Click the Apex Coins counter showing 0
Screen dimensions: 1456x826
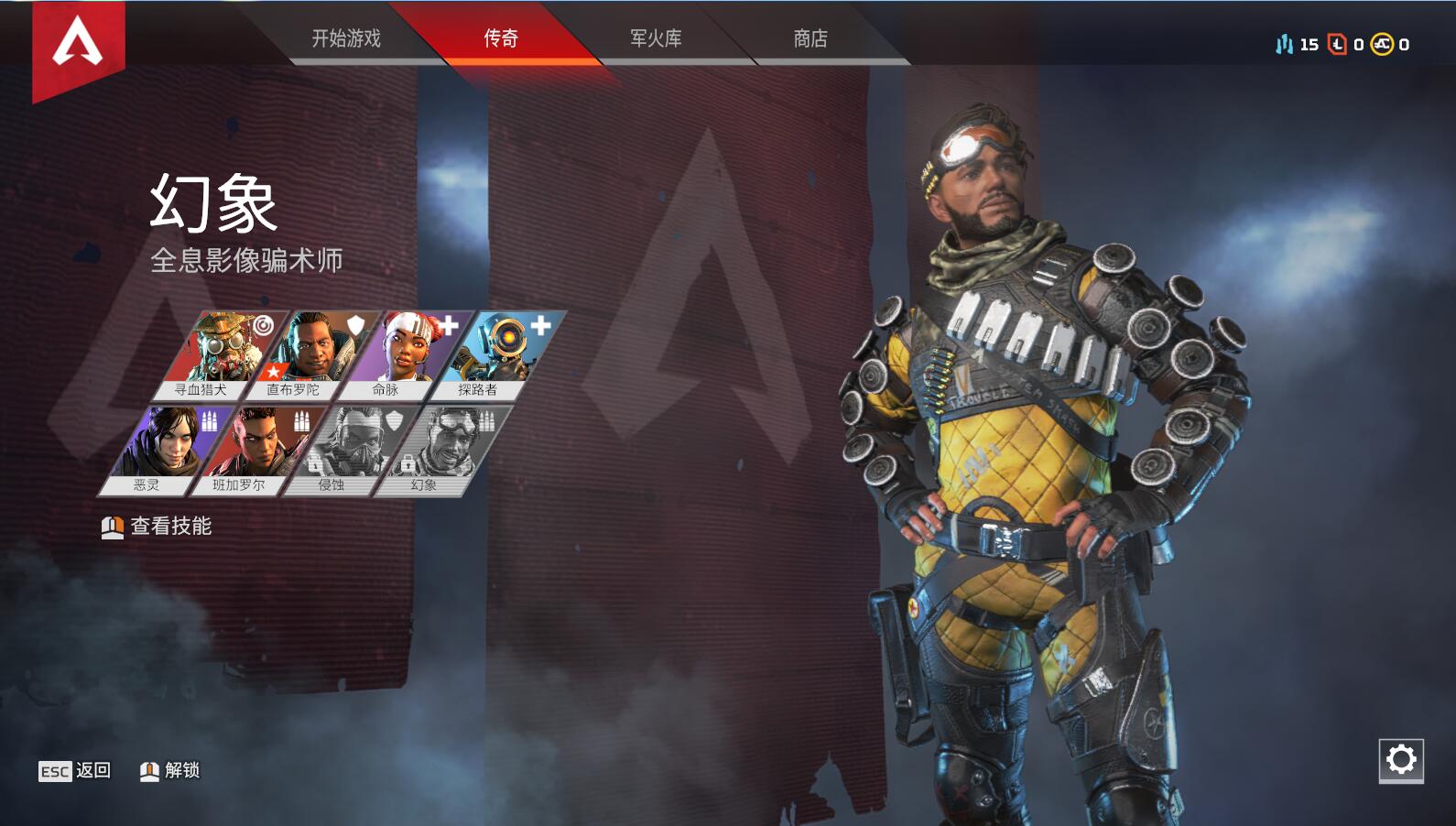[x=1393, y=42]
